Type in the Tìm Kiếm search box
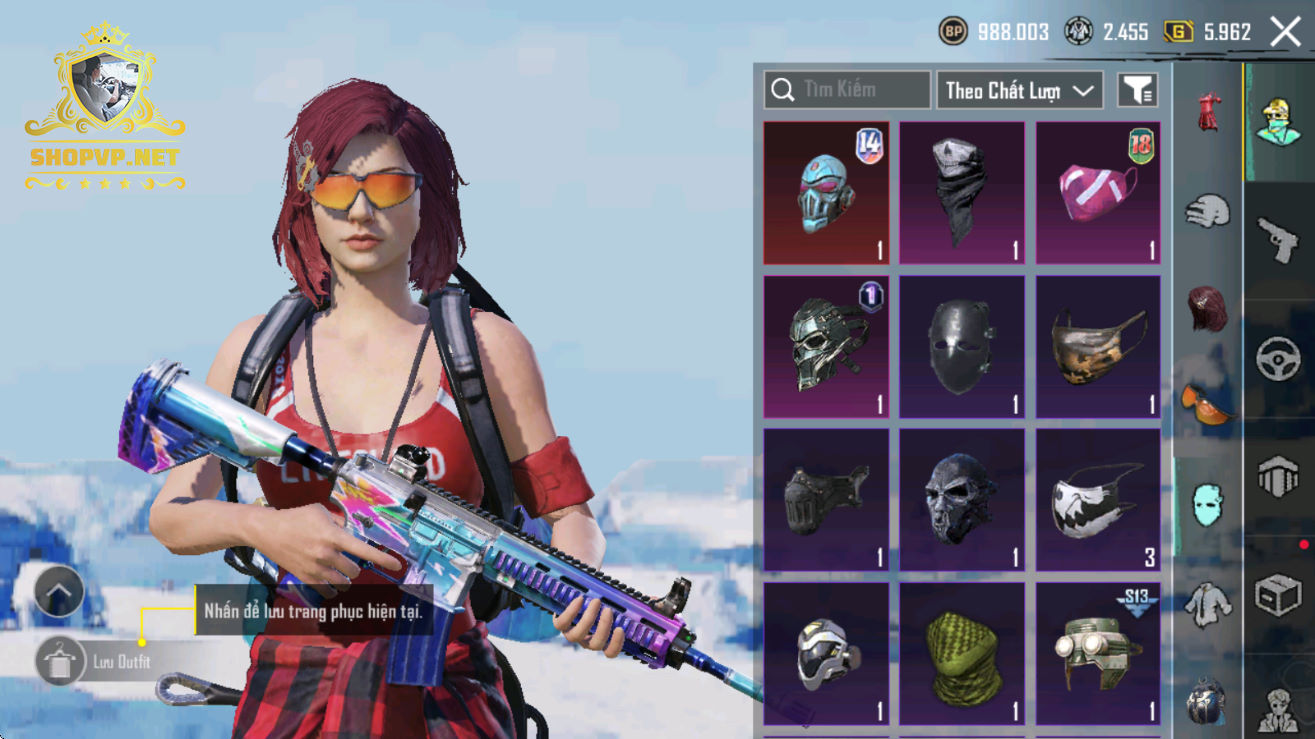Screen dimensions: 1315x739 click(847, 90)
